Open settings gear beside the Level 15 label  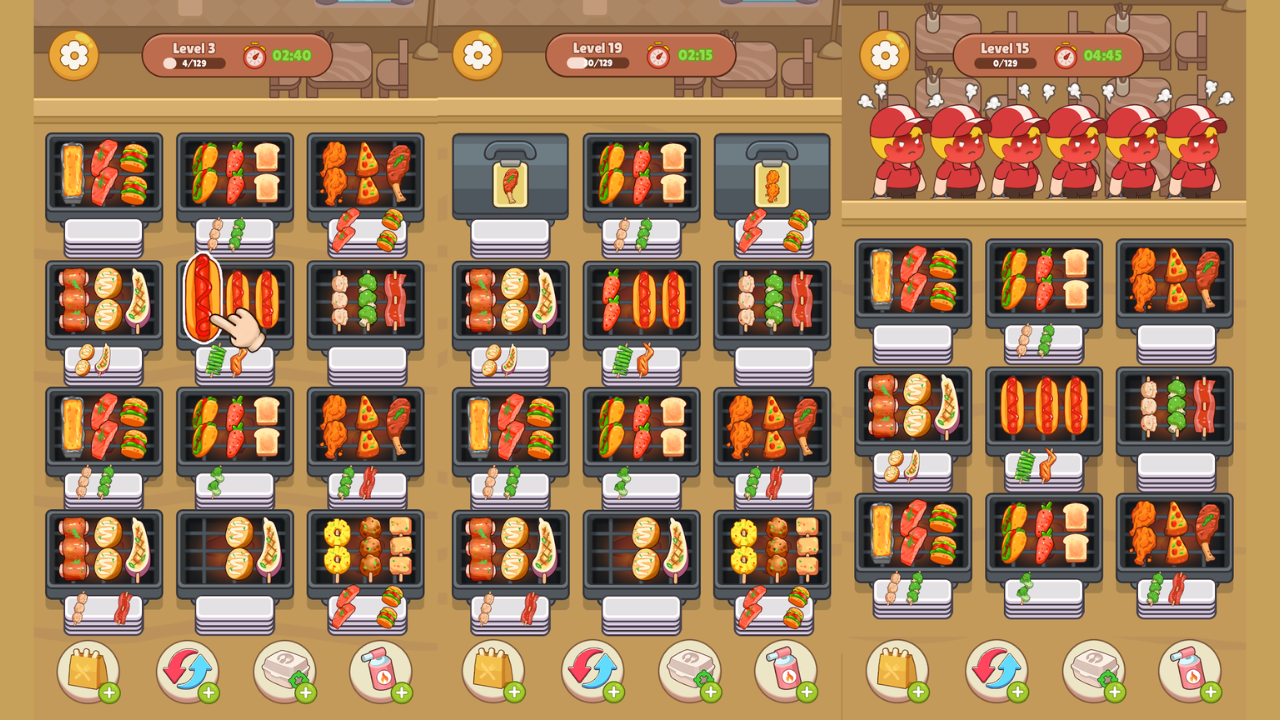point(884,56)
